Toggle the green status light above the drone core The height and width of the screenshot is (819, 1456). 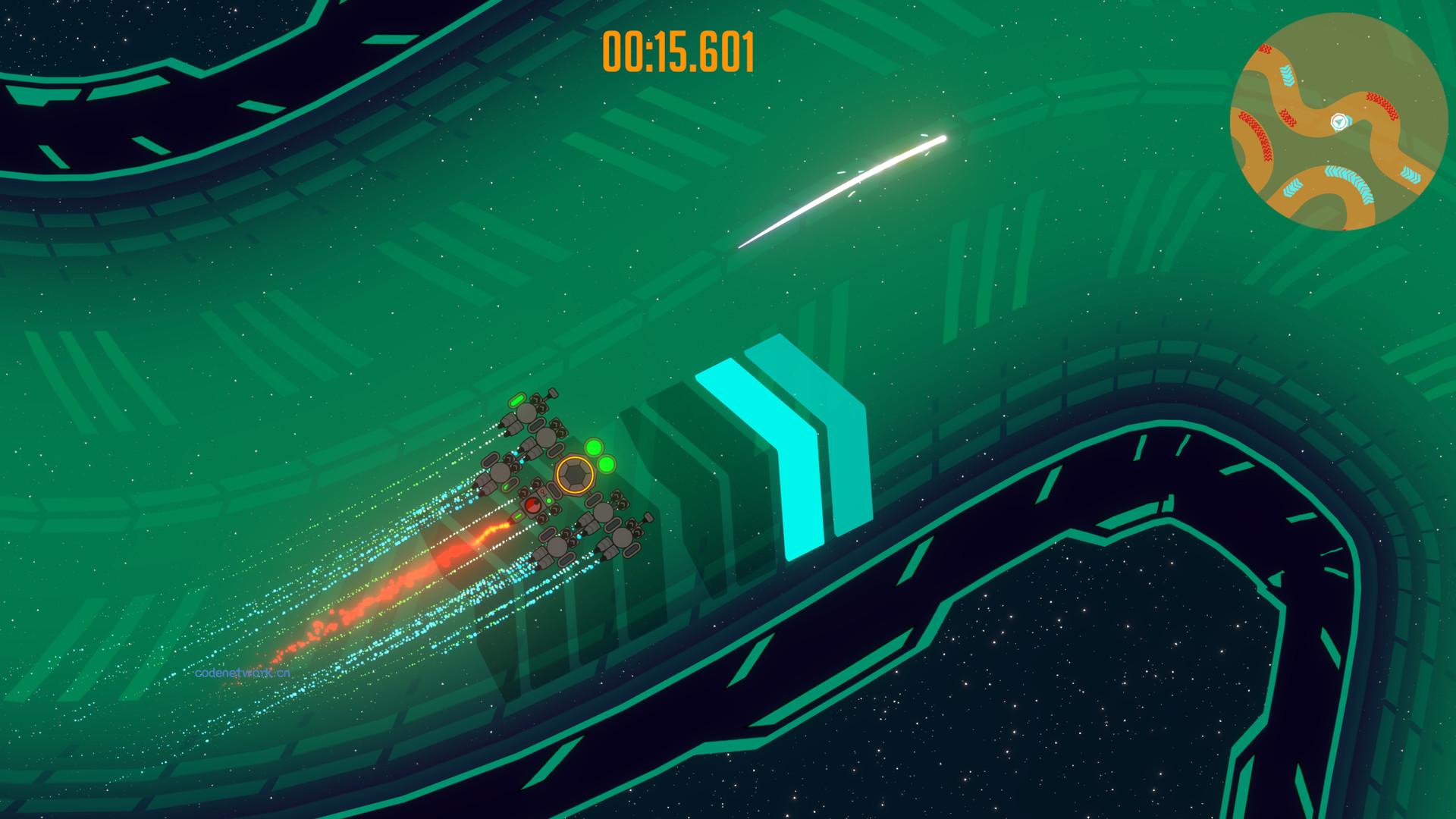coord(594,447)
